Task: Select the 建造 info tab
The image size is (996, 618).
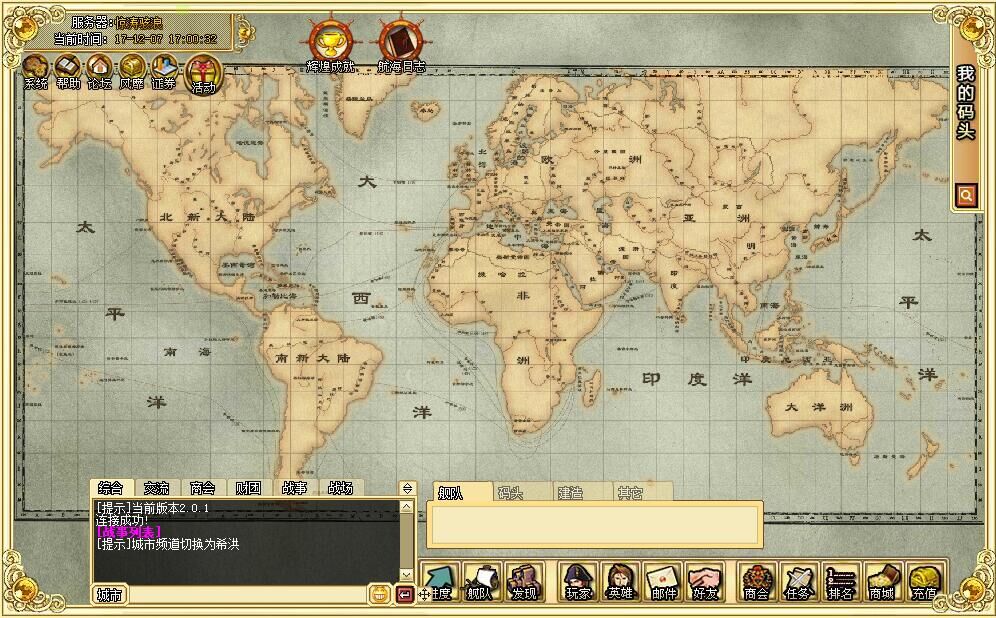Action: pyautogui.click(x=570, y=493)
